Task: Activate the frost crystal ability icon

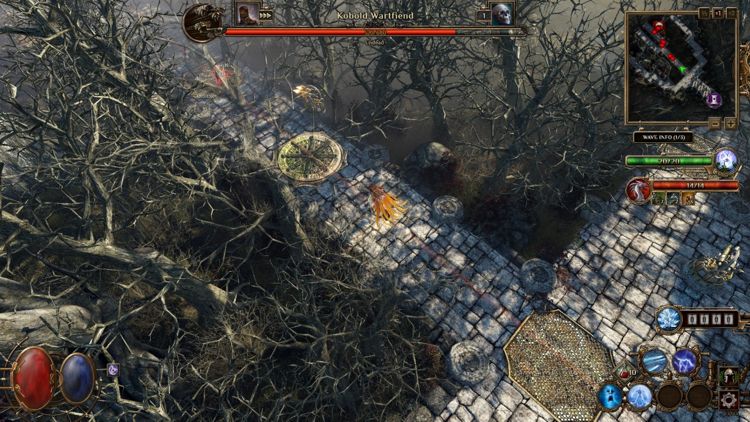Action: coord(669,319)
